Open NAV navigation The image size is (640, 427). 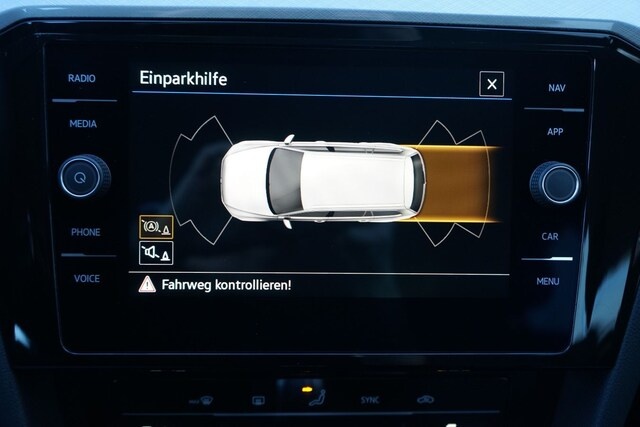pos(556,88)
